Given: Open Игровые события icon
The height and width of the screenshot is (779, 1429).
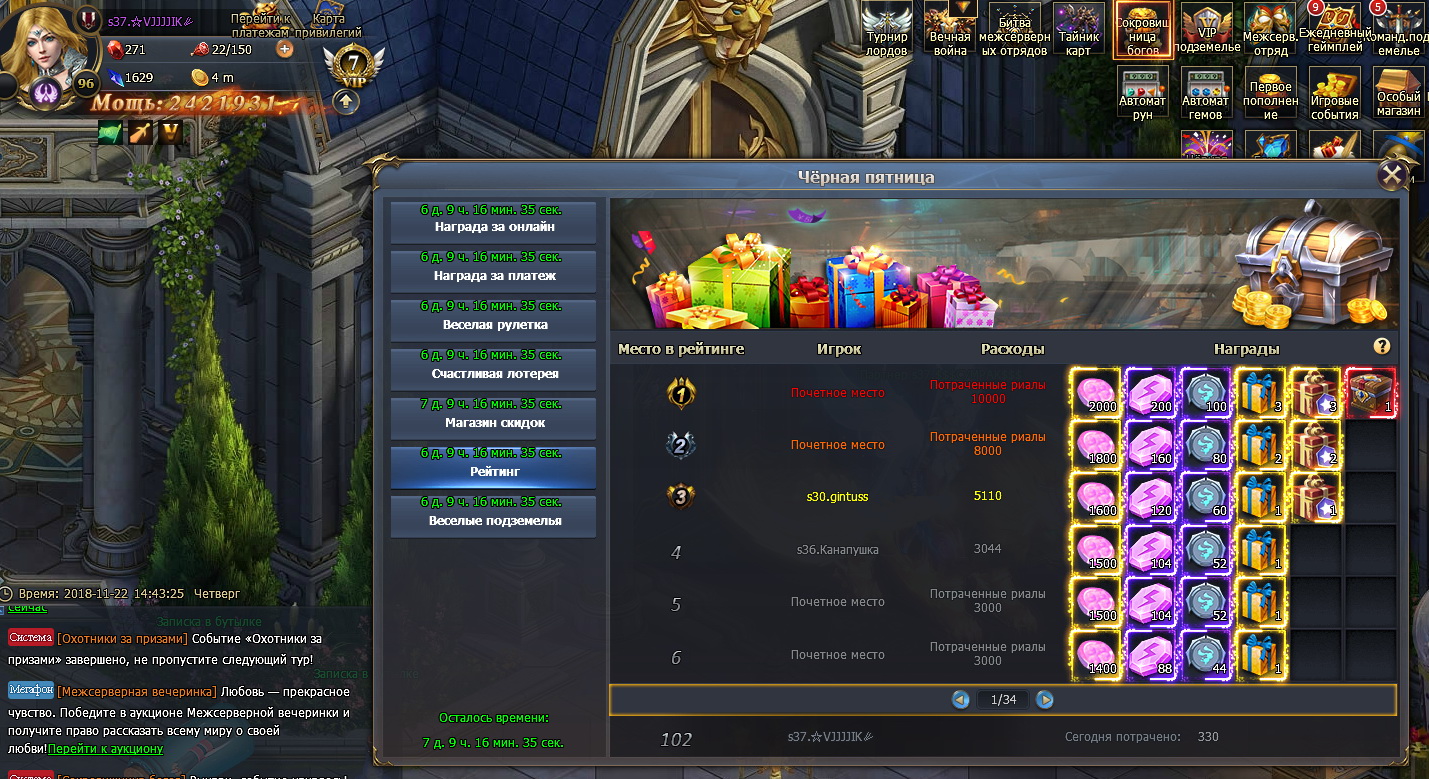Looking at the screenshot, I should (1334, 95).
